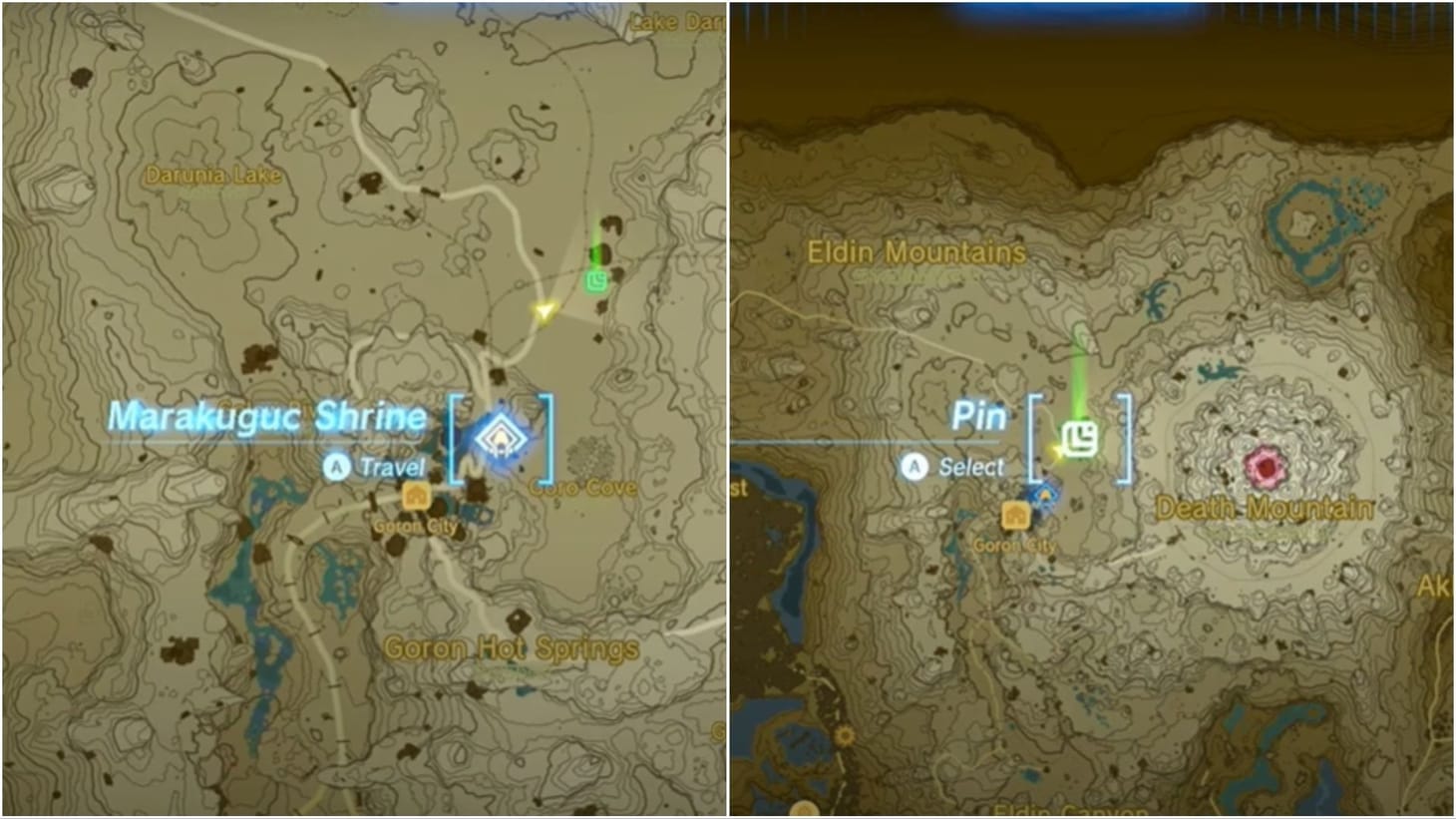
Task: Click the yellow arrow beside the Pin marker
Action: pos(1056,451)
